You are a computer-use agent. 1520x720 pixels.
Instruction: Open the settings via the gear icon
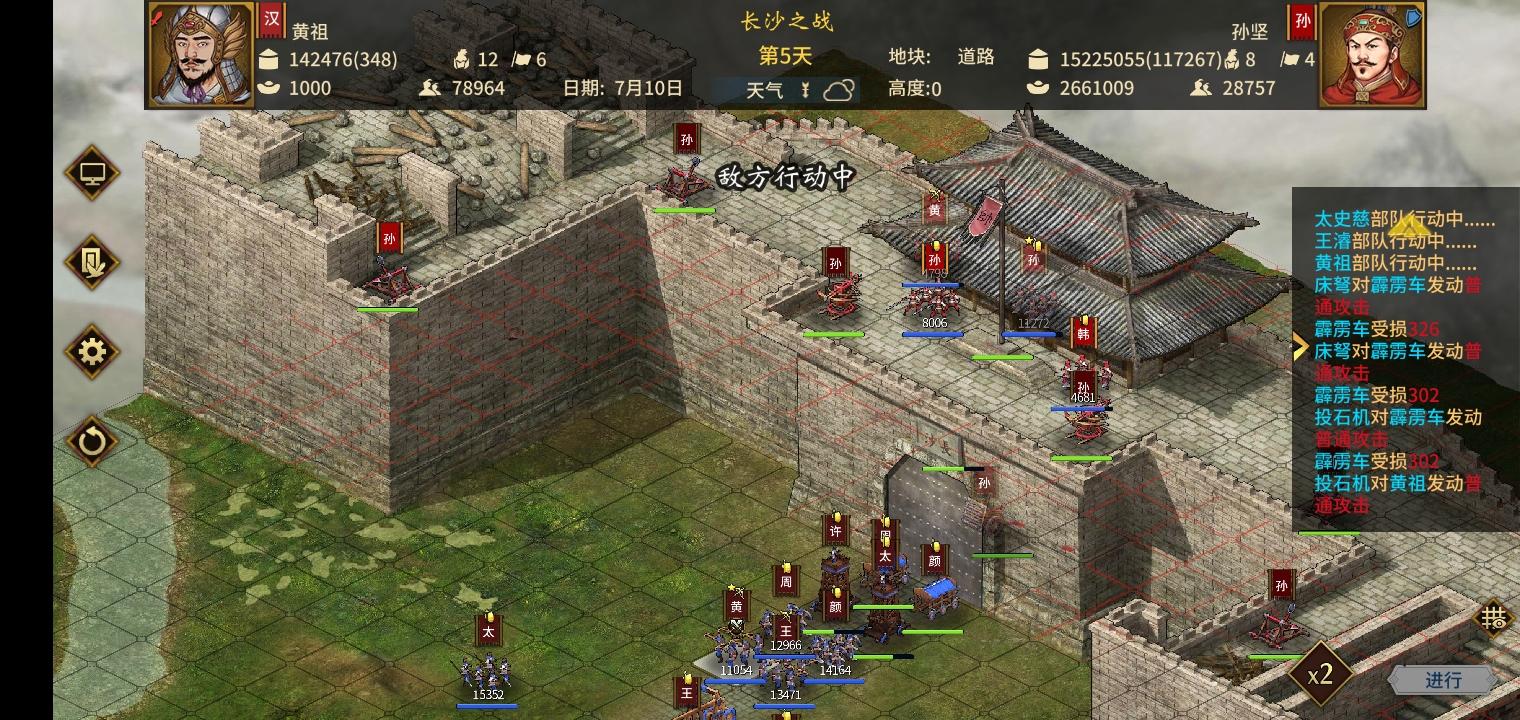click(x=91, y=352)
